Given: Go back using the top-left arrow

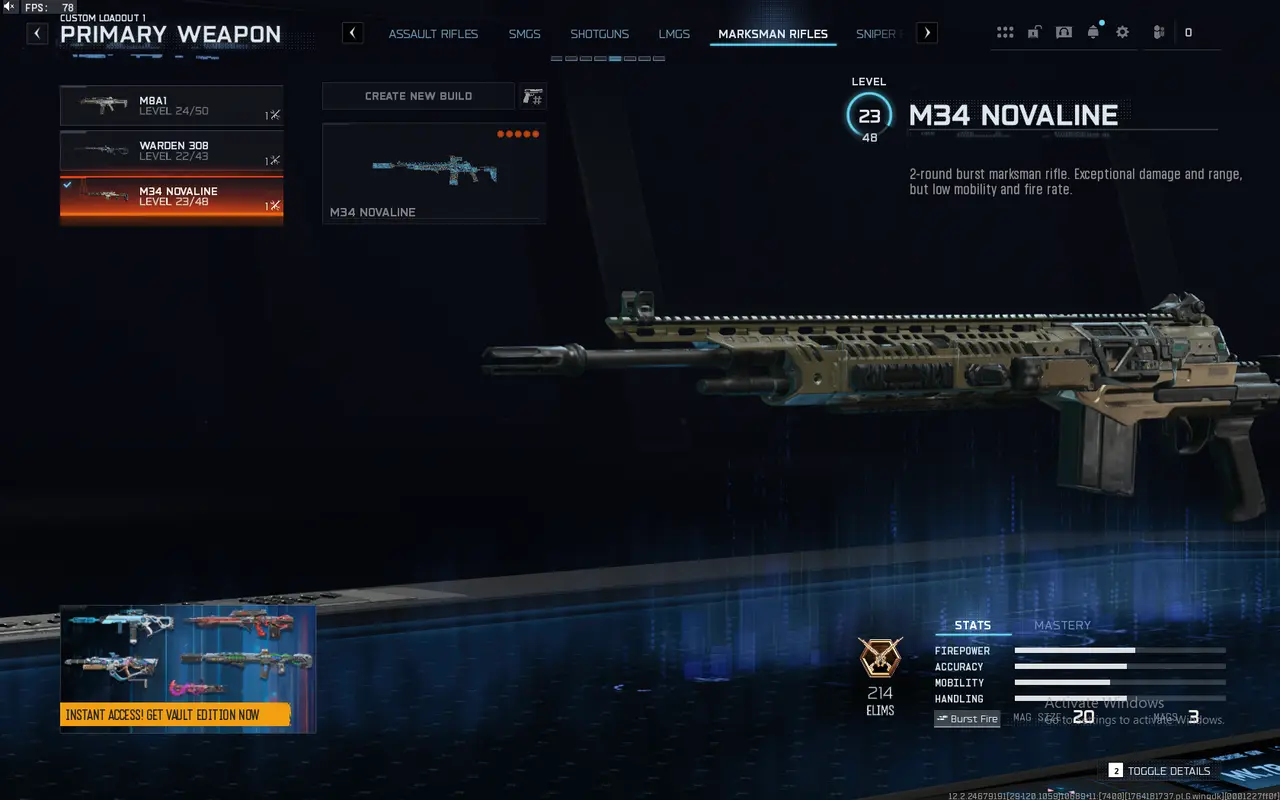Looking at the screenshot, I should click(x=36, y=33).
